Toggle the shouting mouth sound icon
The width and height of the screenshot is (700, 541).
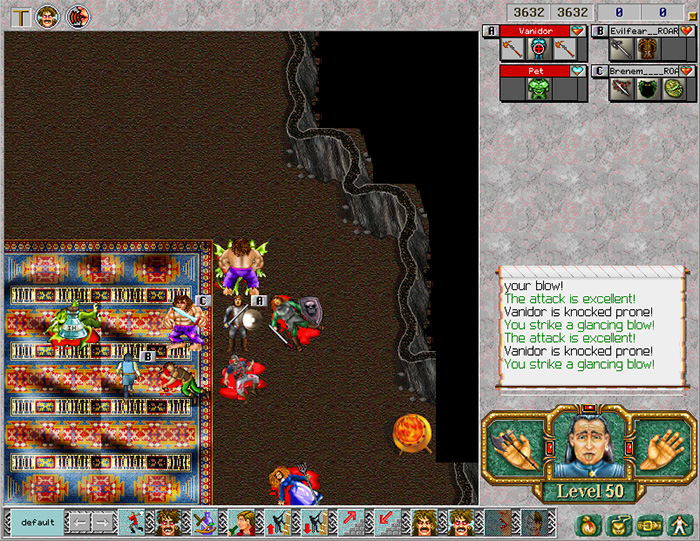pyautogui.click(x=77, y=16)
